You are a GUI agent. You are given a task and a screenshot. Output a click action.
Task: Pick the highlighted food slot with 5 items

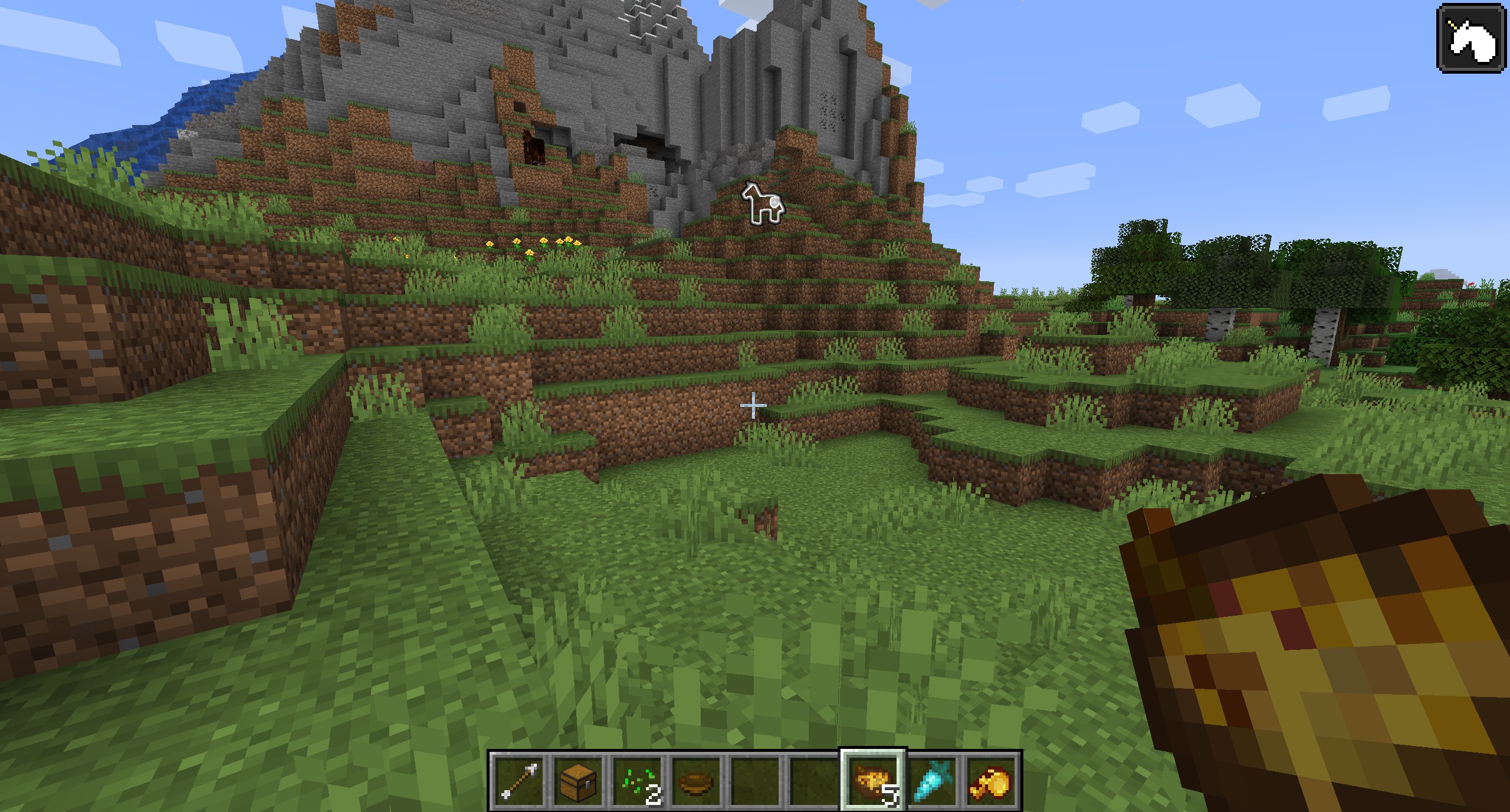click(x=873, y=781)
